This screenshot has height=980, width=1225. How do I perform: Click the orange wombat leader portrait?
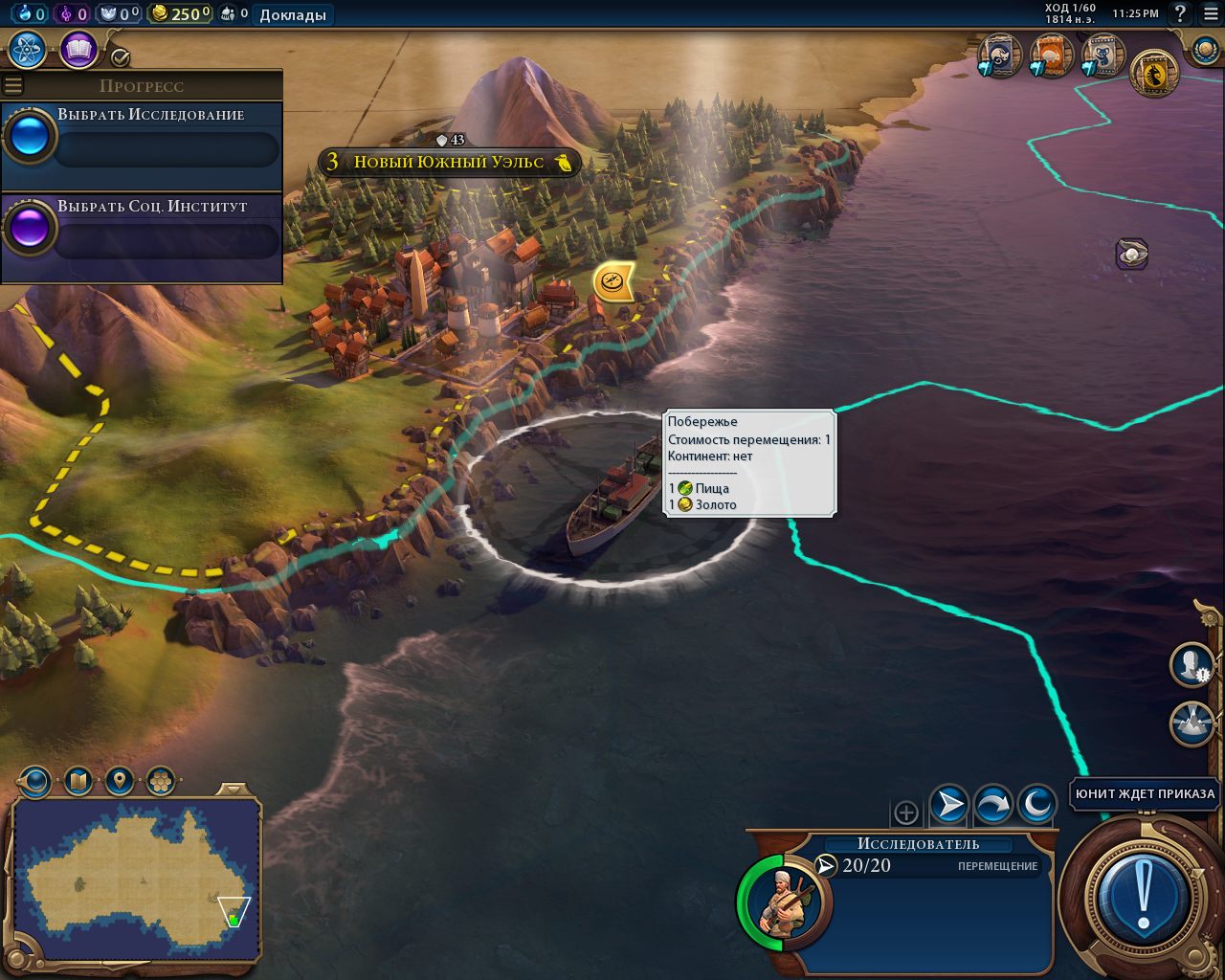pyautogui.click(x=1052, y=56)
